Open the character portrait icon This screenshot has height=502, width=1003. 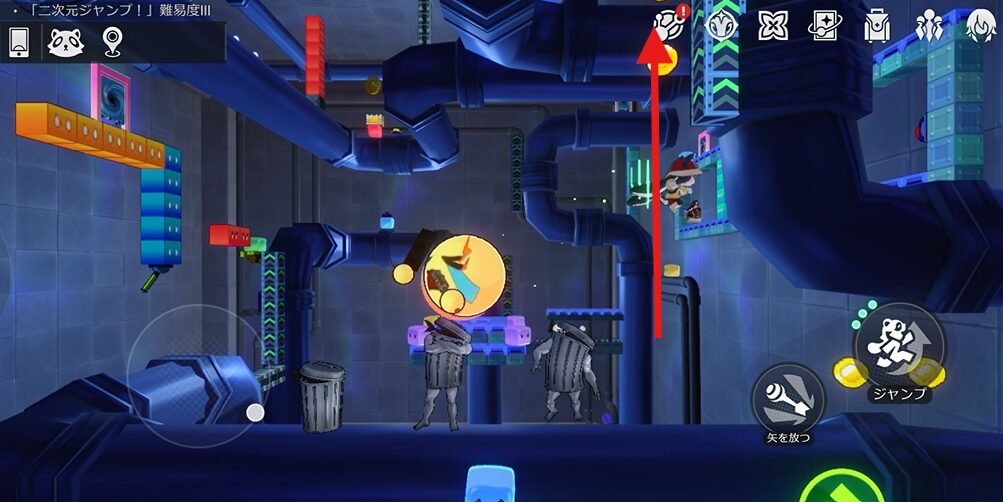click(979, 25)
